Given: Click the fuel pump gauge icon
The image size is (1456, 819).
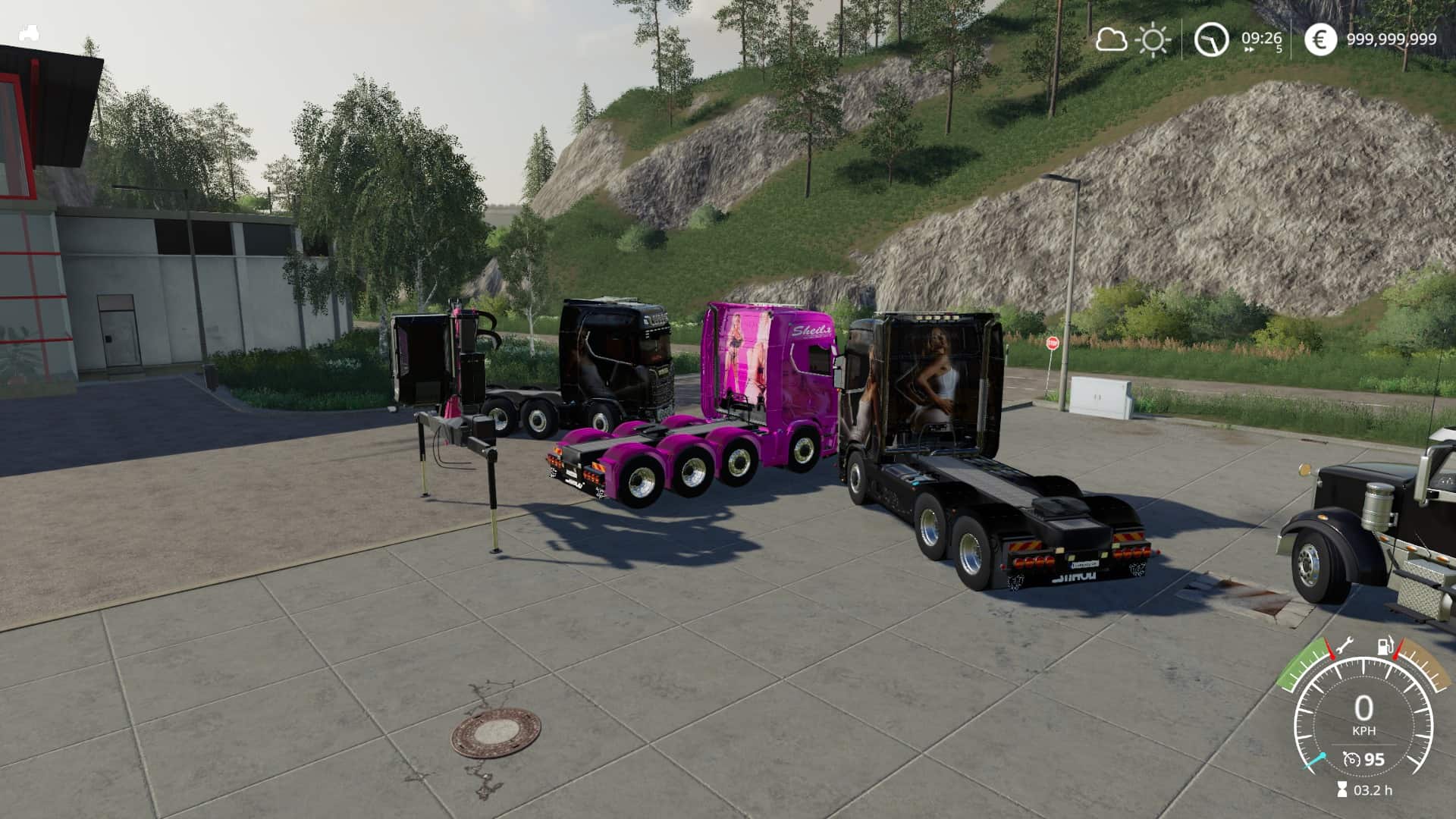Looking at the screenshot, I should point(1384,648).
